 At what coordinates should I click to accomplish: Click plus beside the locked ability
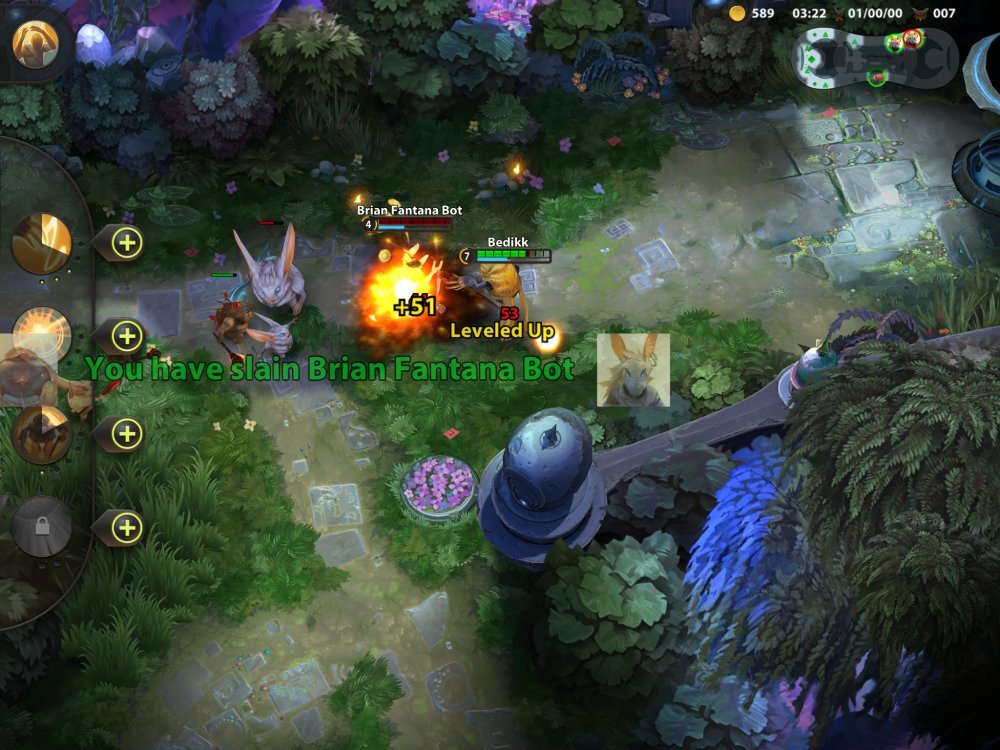click(127, 527)
